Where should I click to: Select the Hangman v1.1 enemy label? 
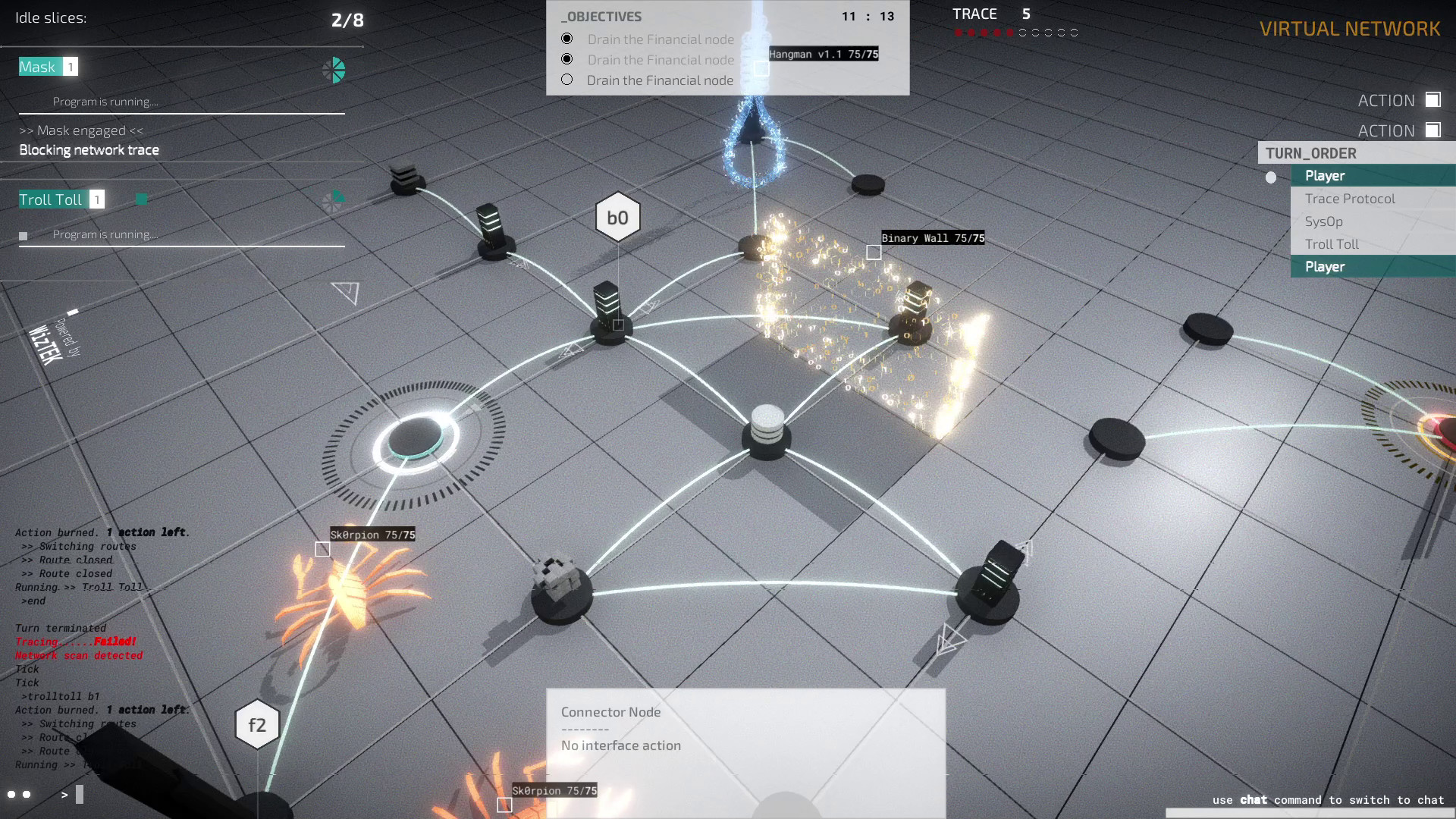pyautogui.click(x=824, y=54)
